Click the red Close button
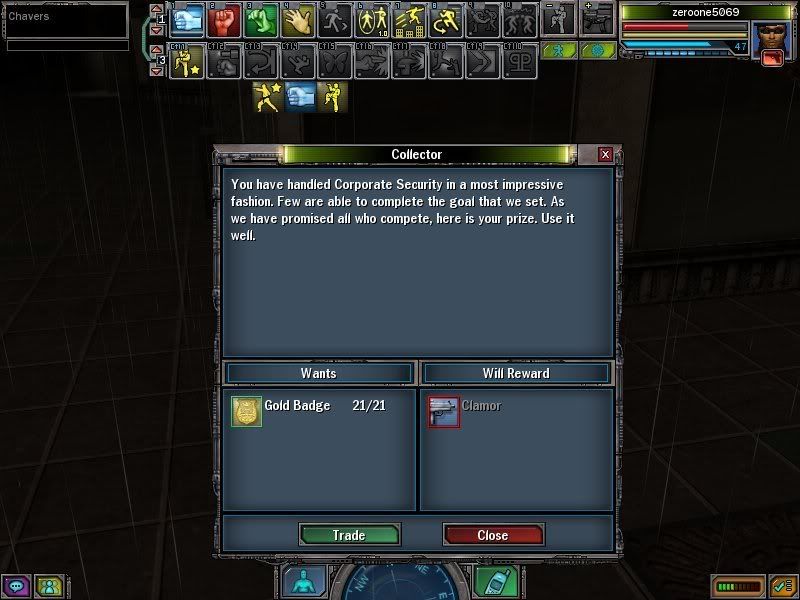The height and width of the screenshot is (600, 800). (493, 535)
